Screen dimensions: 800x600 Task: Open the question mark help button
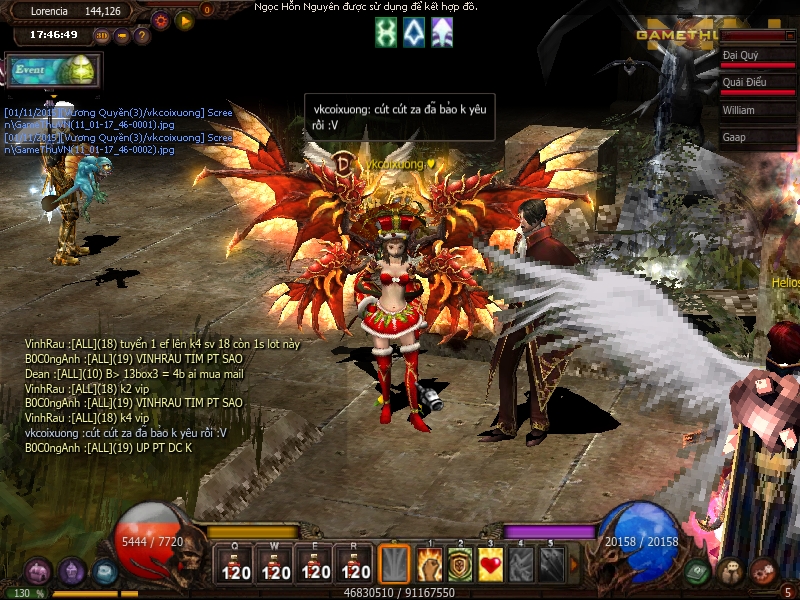pyautogui.click(x=142, y=37)
